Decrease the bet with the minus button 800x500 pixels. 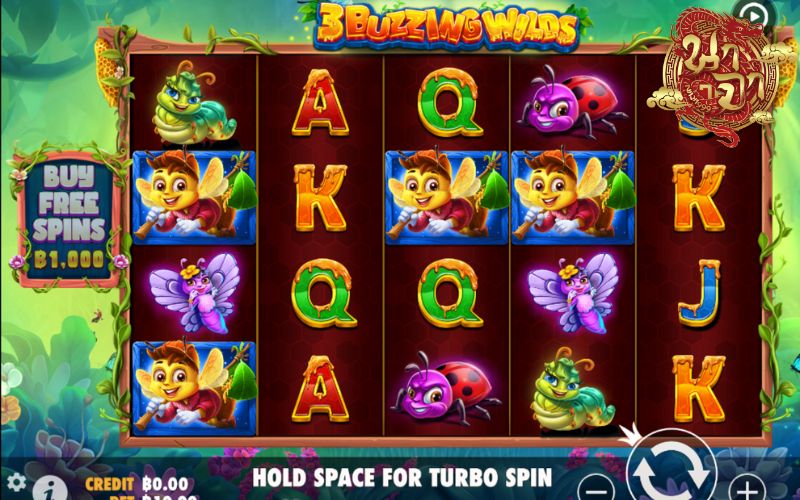(x=596, y=490)
